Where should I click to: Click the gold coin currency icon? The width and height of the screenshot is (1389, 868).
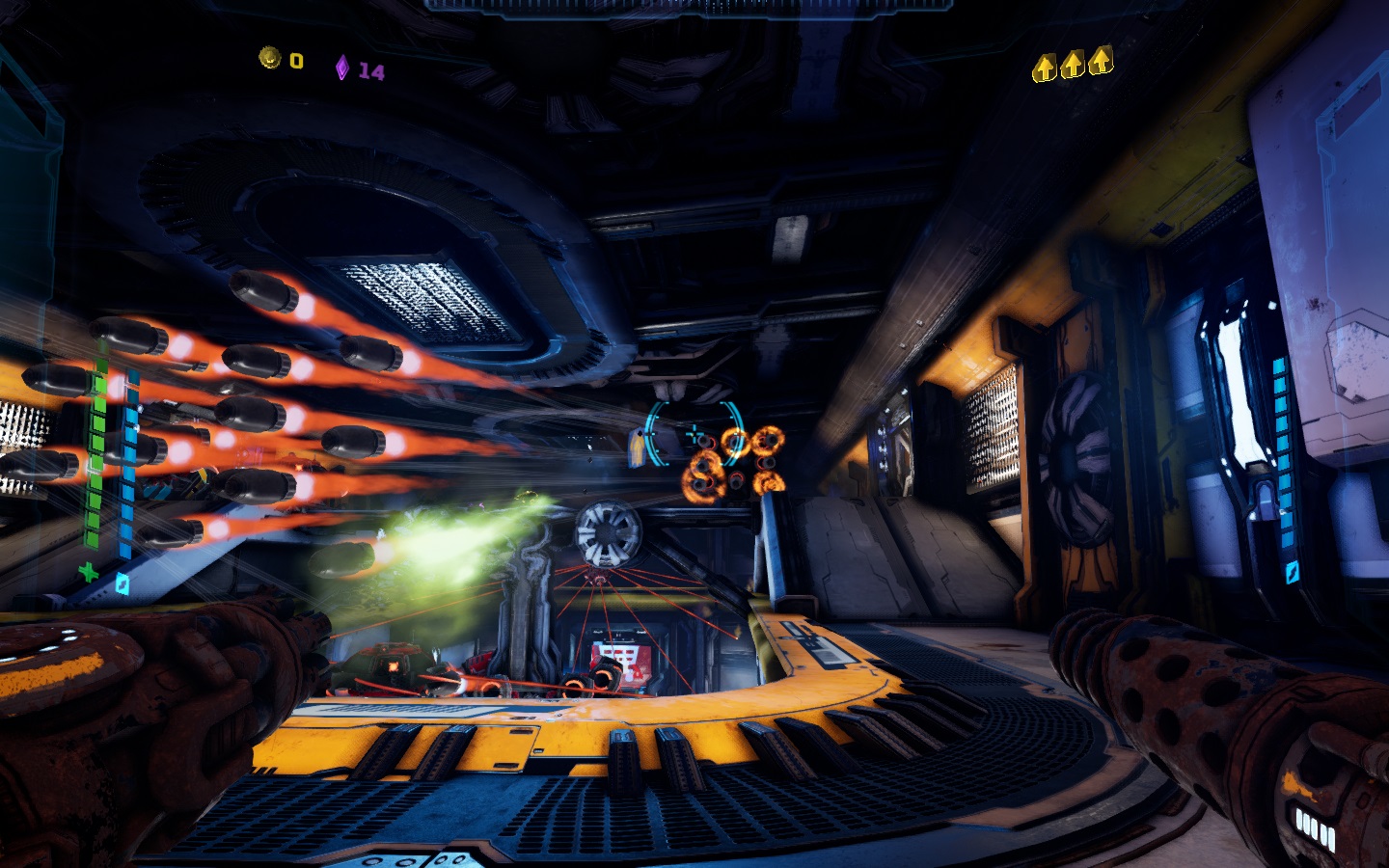point(269,58)
